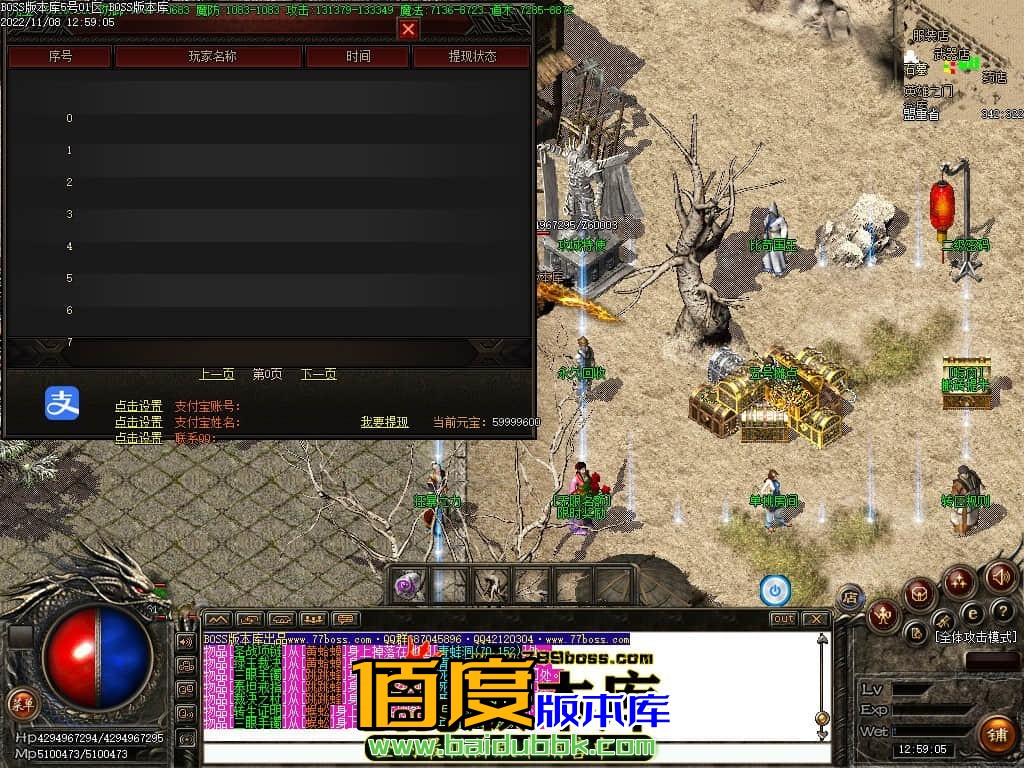
Task: Click 我要提现 to withdraw
Action: (385, 422)
